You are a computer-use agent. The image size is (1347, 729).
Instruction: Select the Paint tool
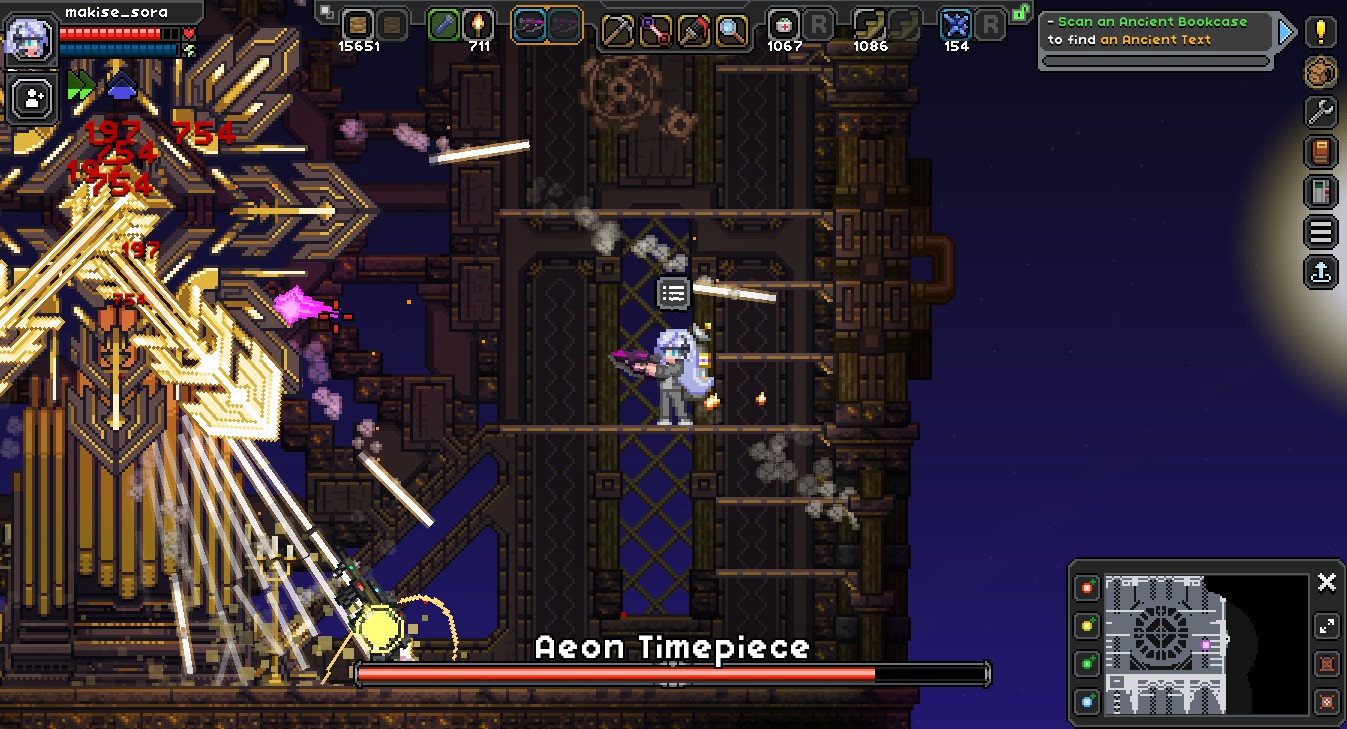pyautogui.click(x=693, y=29)
